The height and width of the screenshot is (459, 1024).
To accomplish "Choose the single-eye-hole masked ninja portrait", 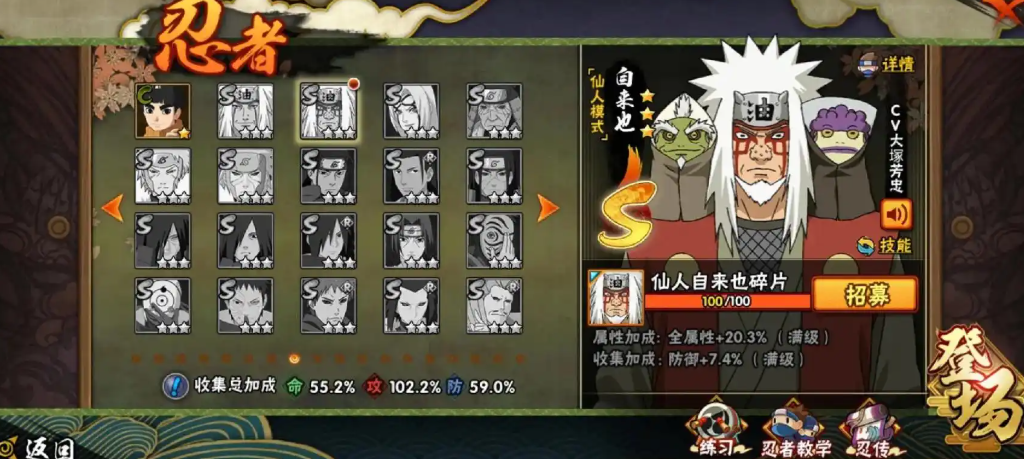I will 162,305.
